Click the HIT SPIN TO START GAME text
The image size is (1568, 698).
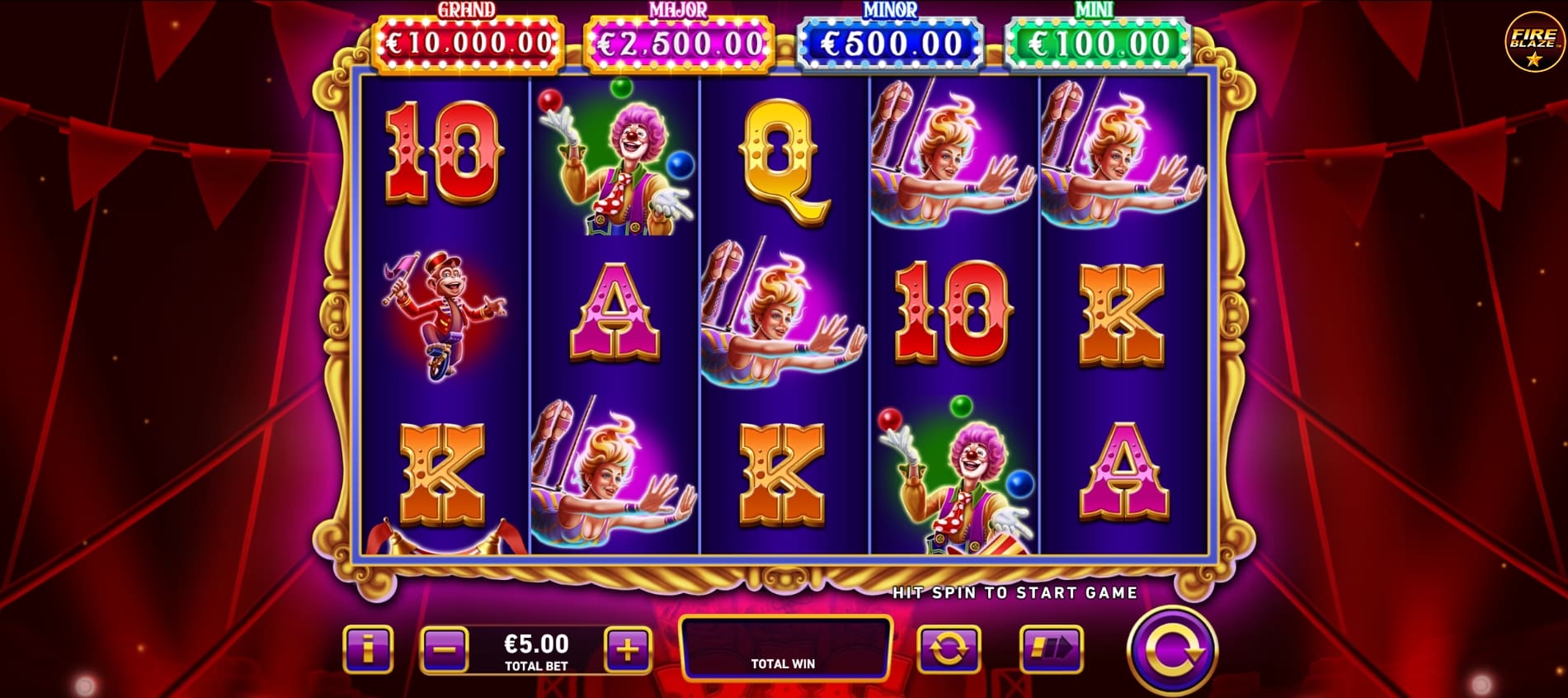[1013, 592]
